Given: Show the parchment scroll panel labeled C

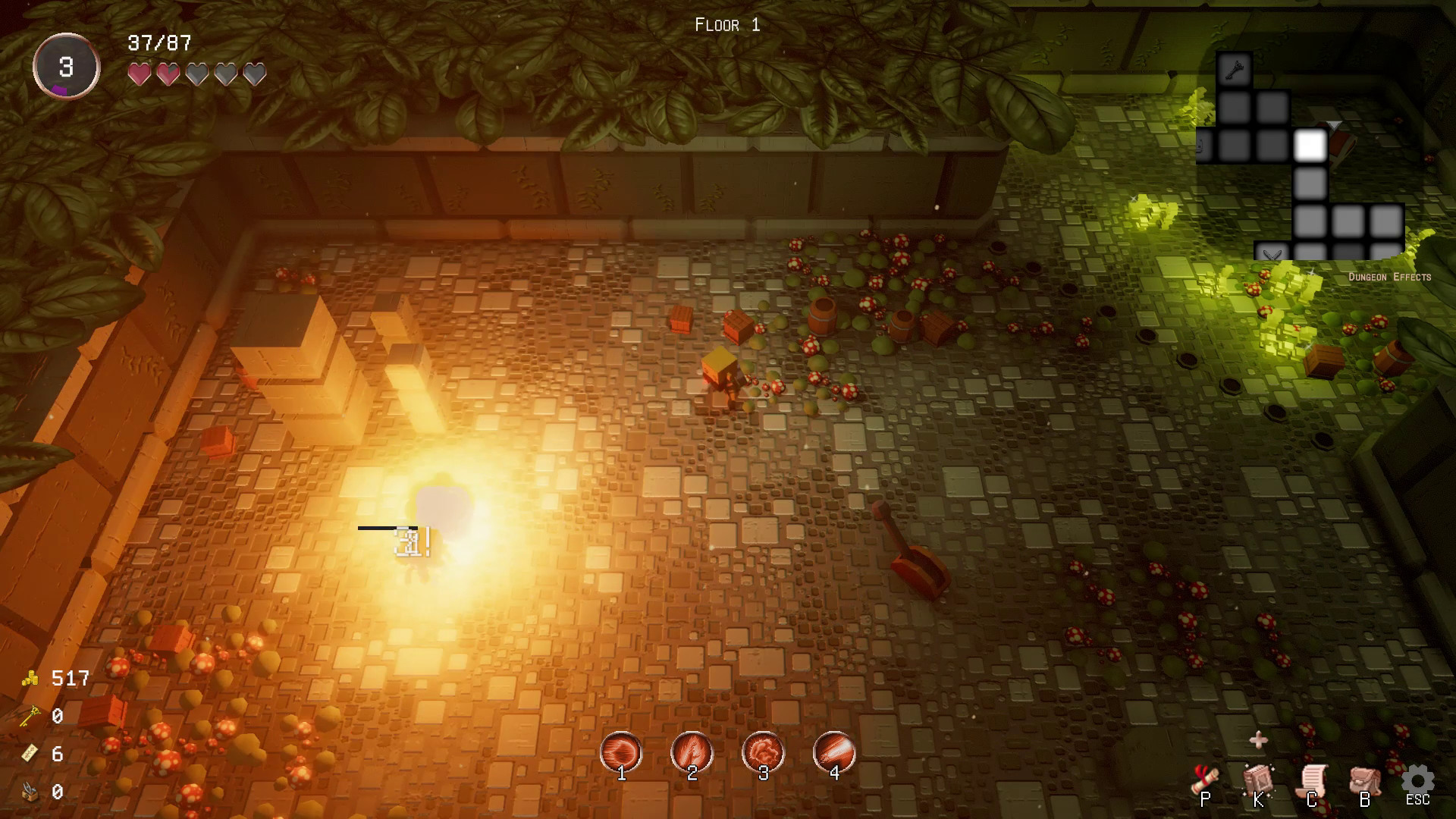Looking at the screenshot, I should coord(1313,781).
